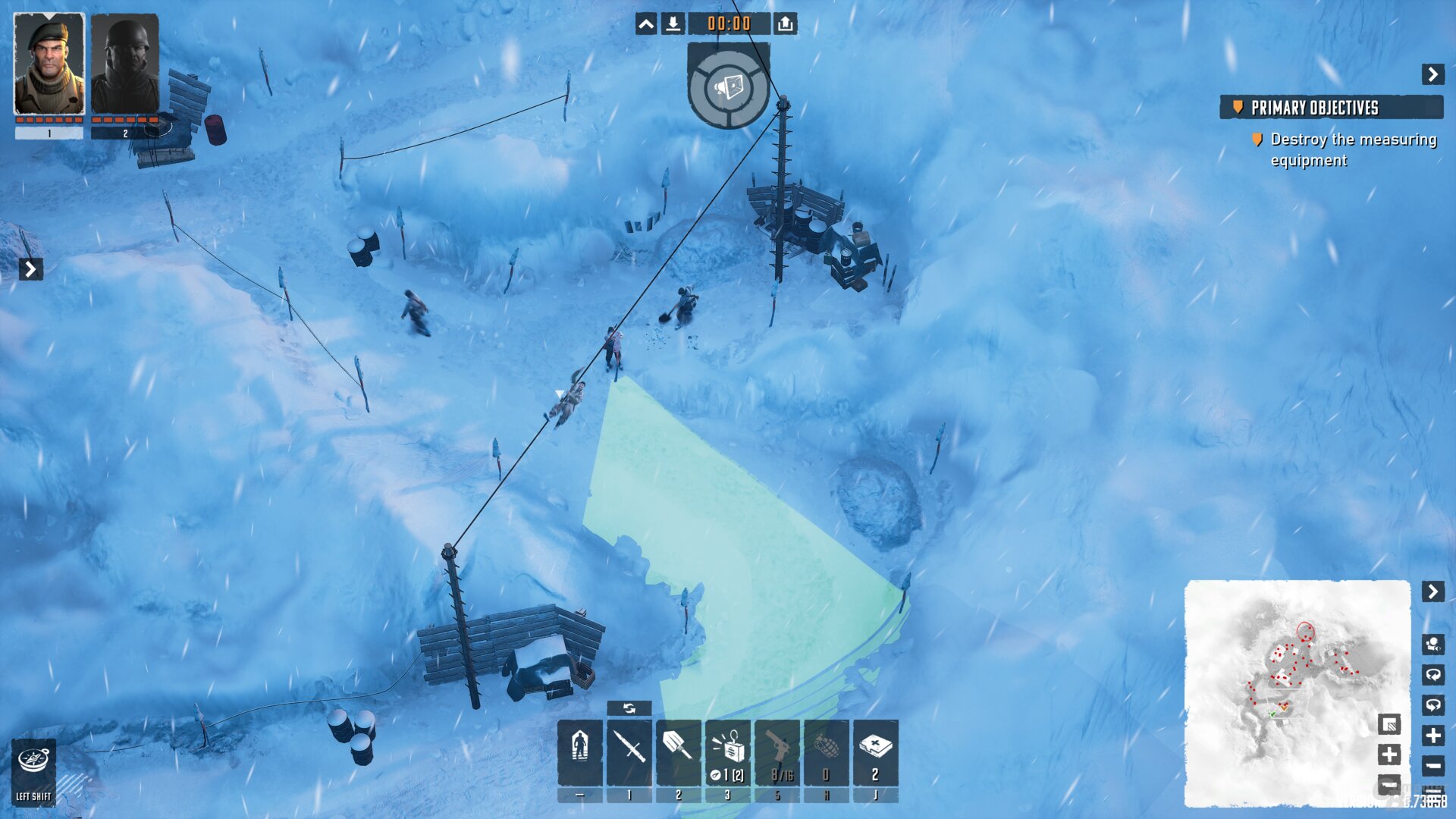Select the second squad member portrait
This screenshot has width=1456, height=819.
click(x=125, y=64)
